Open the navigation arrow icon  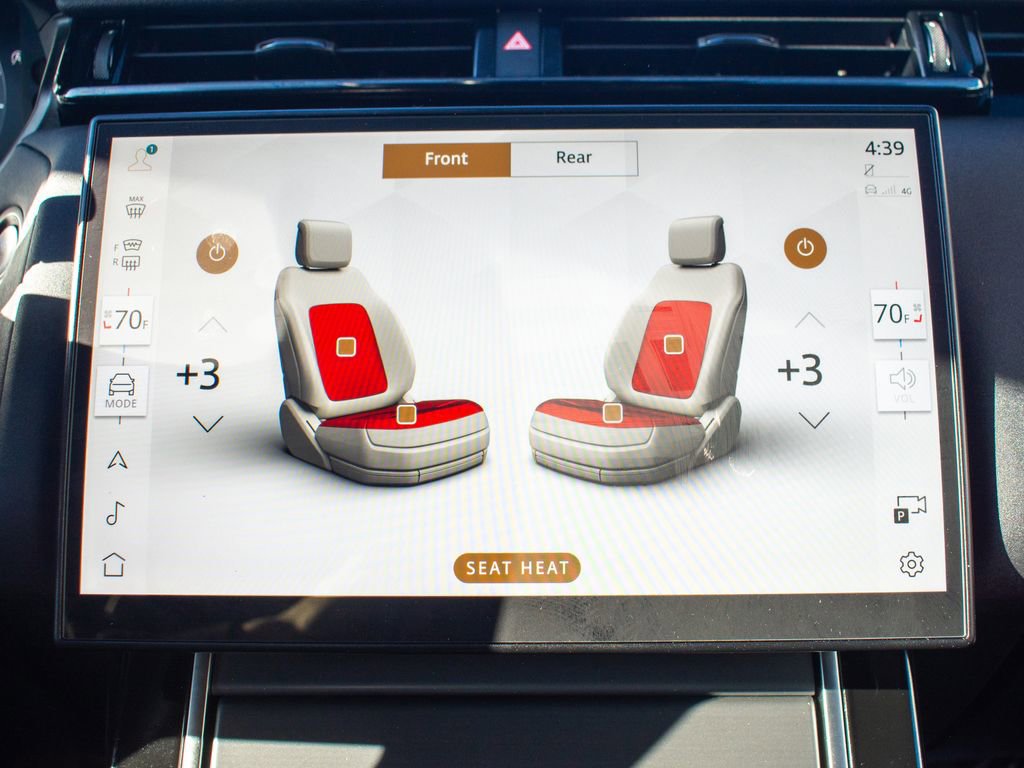[118, 460]
